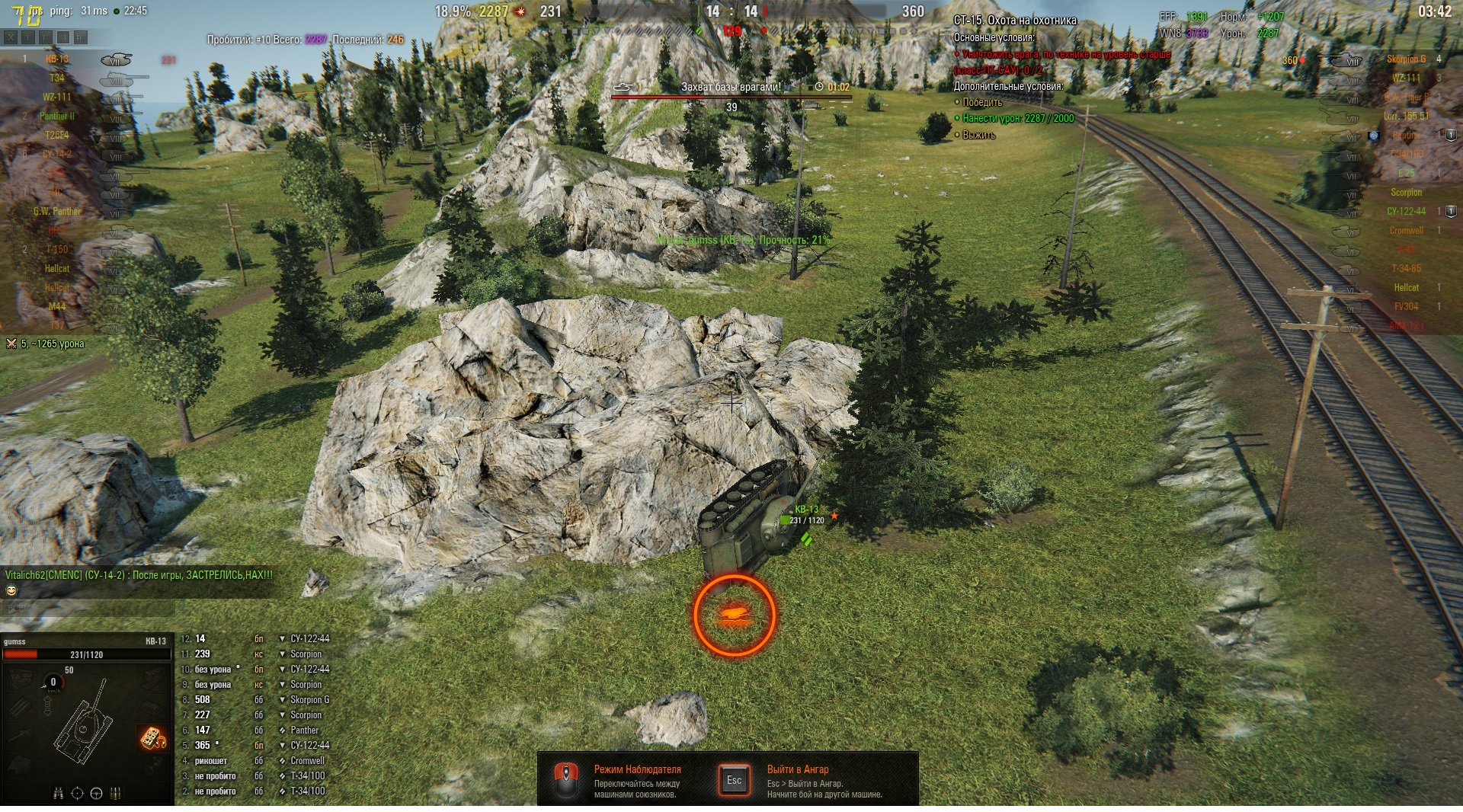Click the steering wheel driver icon

coord(96,793)
